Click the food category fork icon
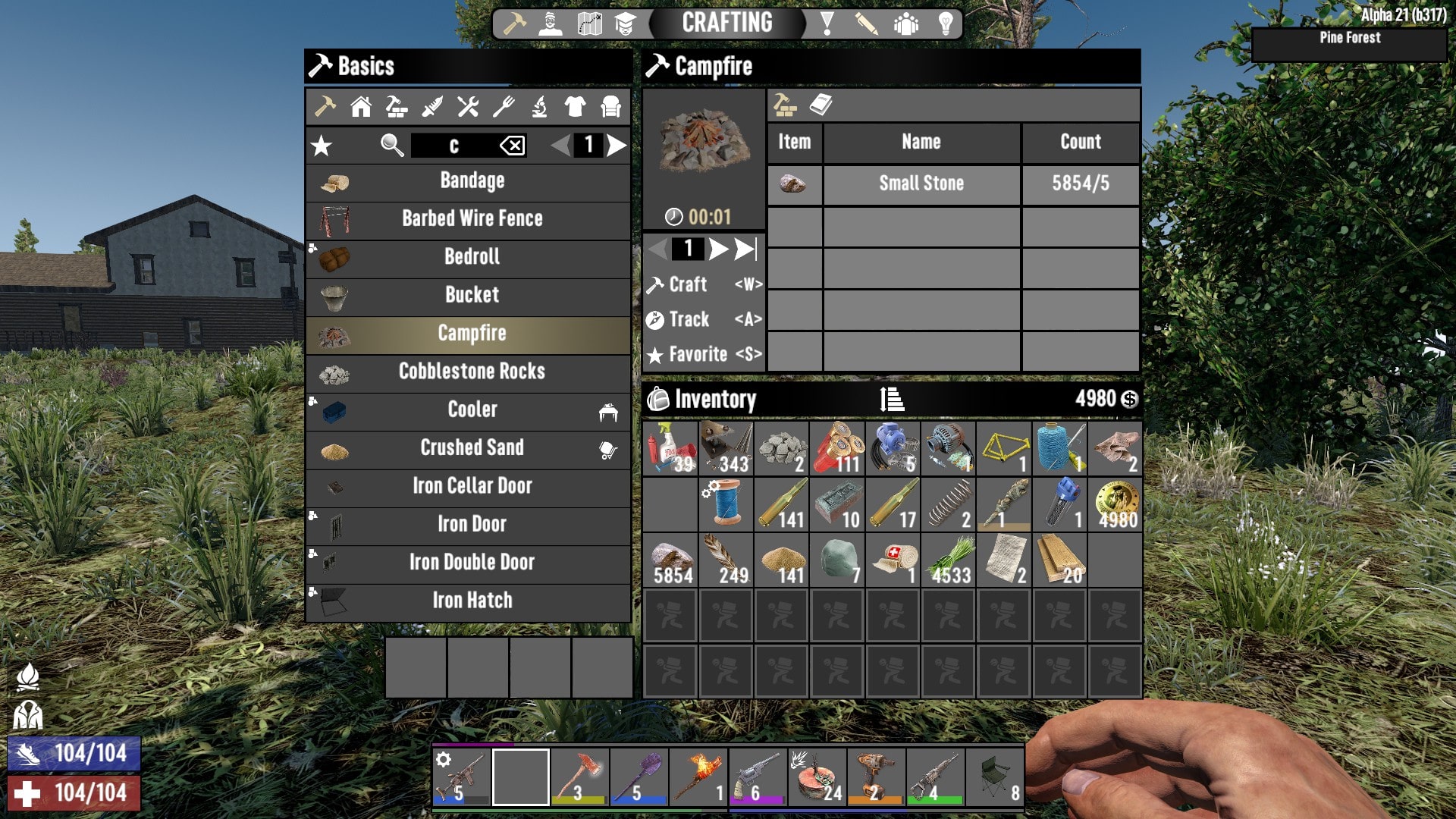Image resolution: width=1456 pixels, height=819 pixels. tap(503, 107)
